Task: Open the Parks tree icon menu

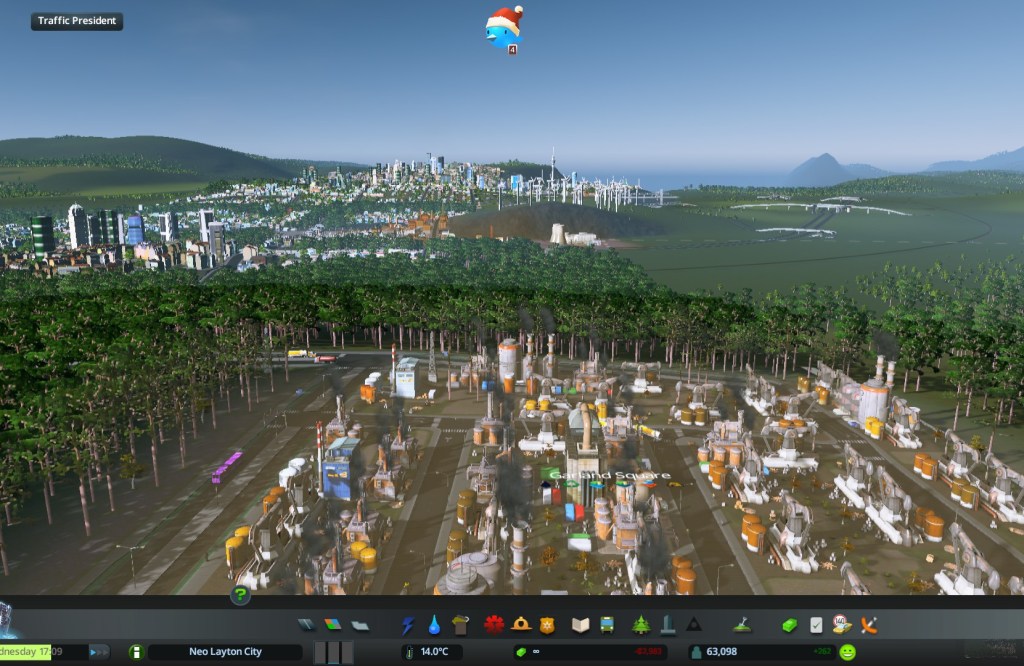Action: coord(641,625)
